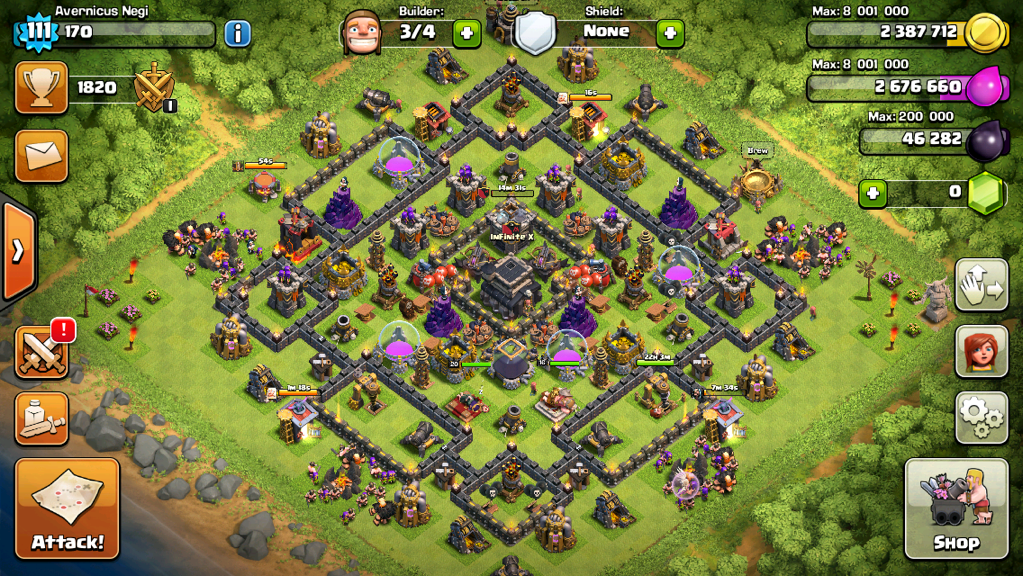The image size is (1023, 576).
Task: Tap the shield emblem icon
Action: [x=535, y=33]
